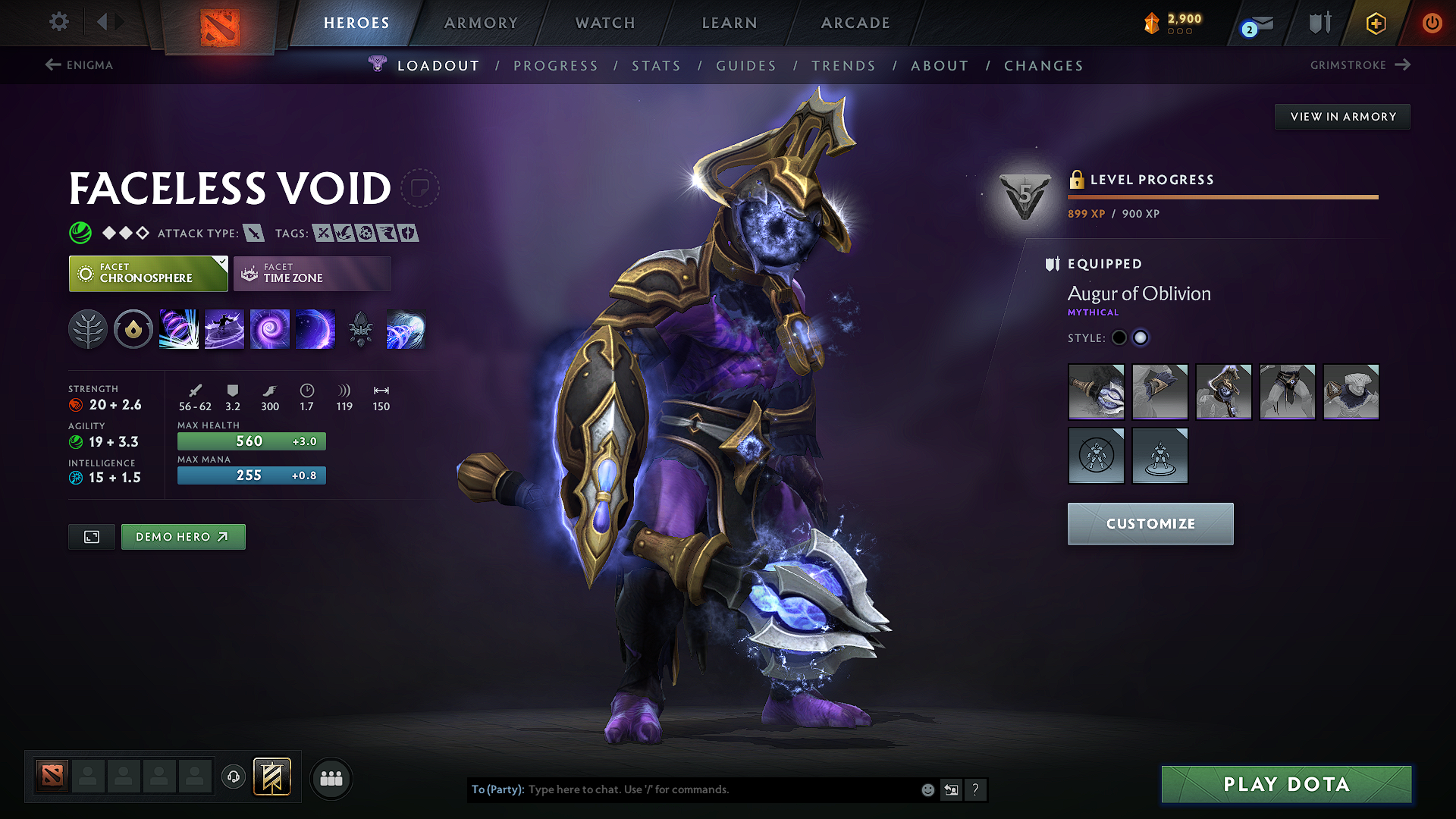Image resolution: width=1456 pixels, height=819 pixels.
Task: Click the innate ability droplet icon
Action: [x=133, y=329]
